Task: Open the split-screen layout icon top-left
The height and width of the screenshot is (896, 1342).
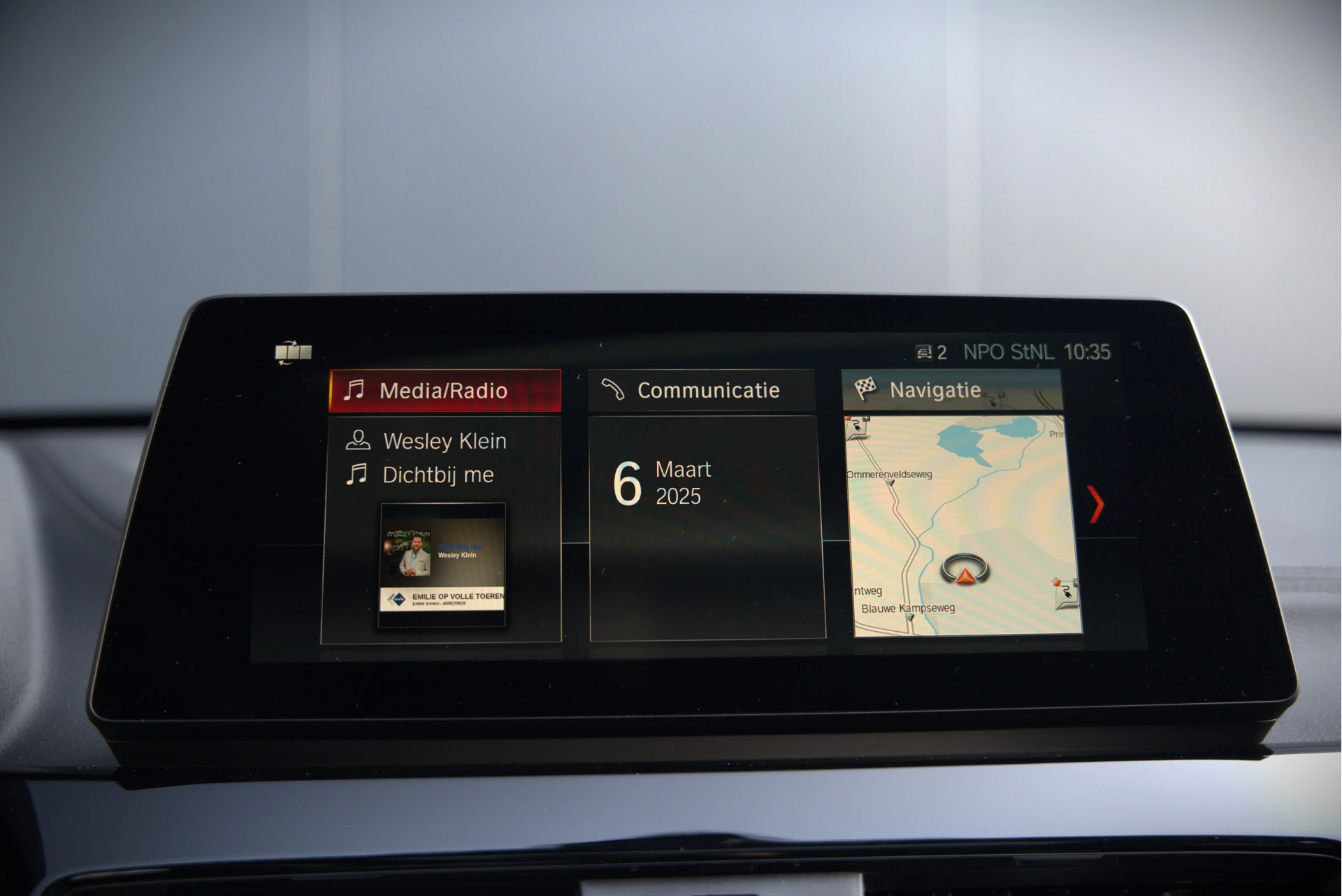Action: click(294, 353)
